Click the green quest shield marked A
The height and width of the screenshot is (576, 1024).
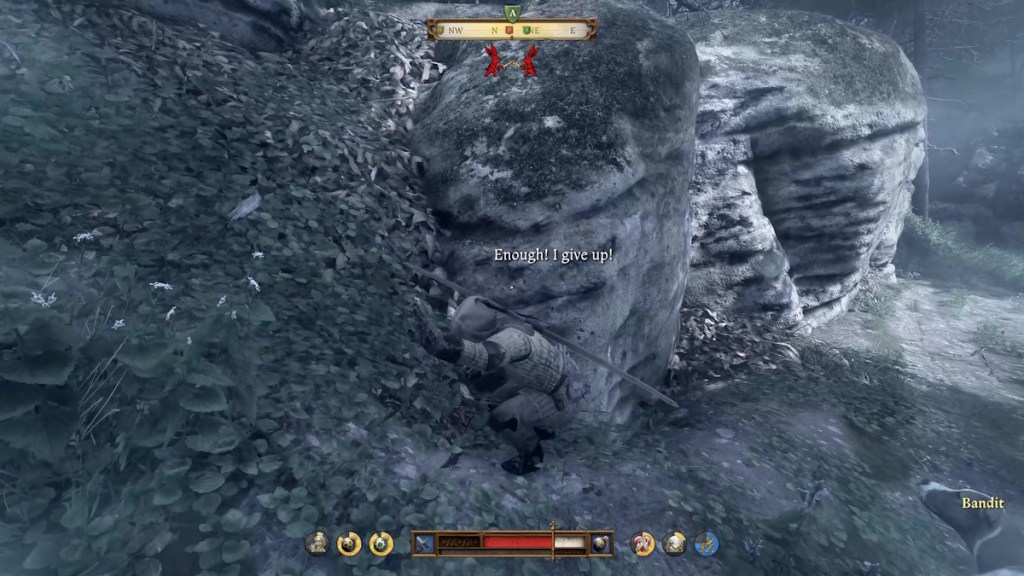point(512,14)
